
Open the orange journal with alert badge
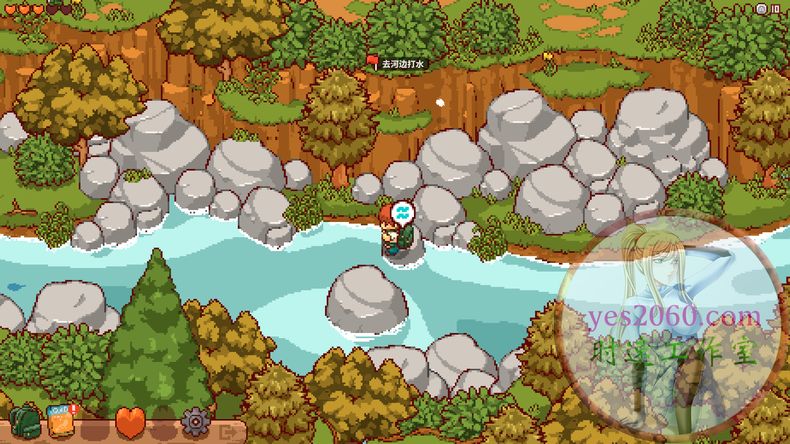tap(62, 421)
